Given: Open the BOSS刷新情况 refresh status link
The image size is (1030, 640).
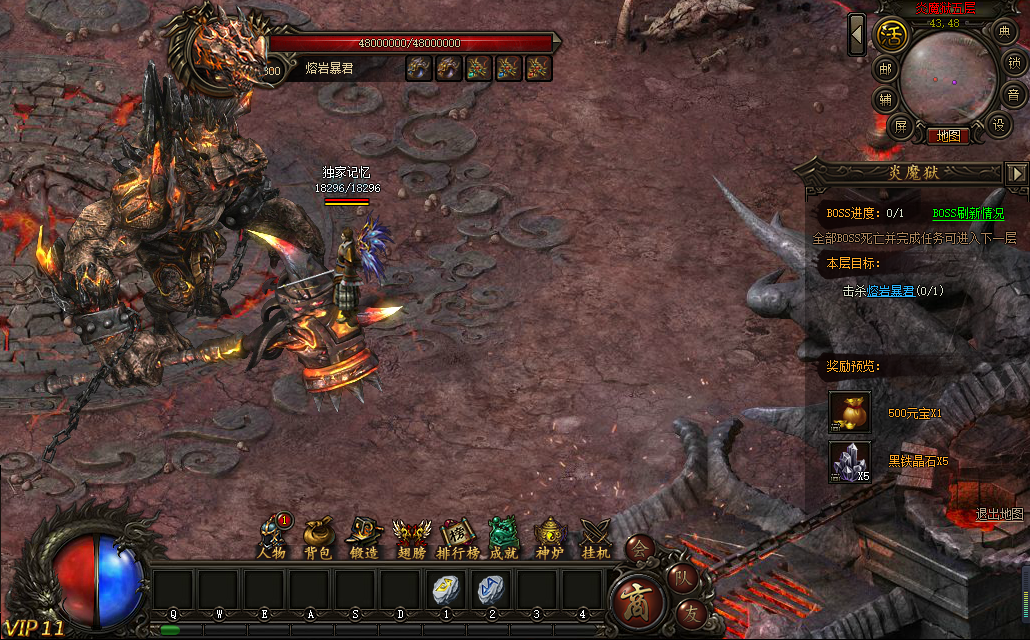Looking at the screenshot, I should (x=968, y=213).
